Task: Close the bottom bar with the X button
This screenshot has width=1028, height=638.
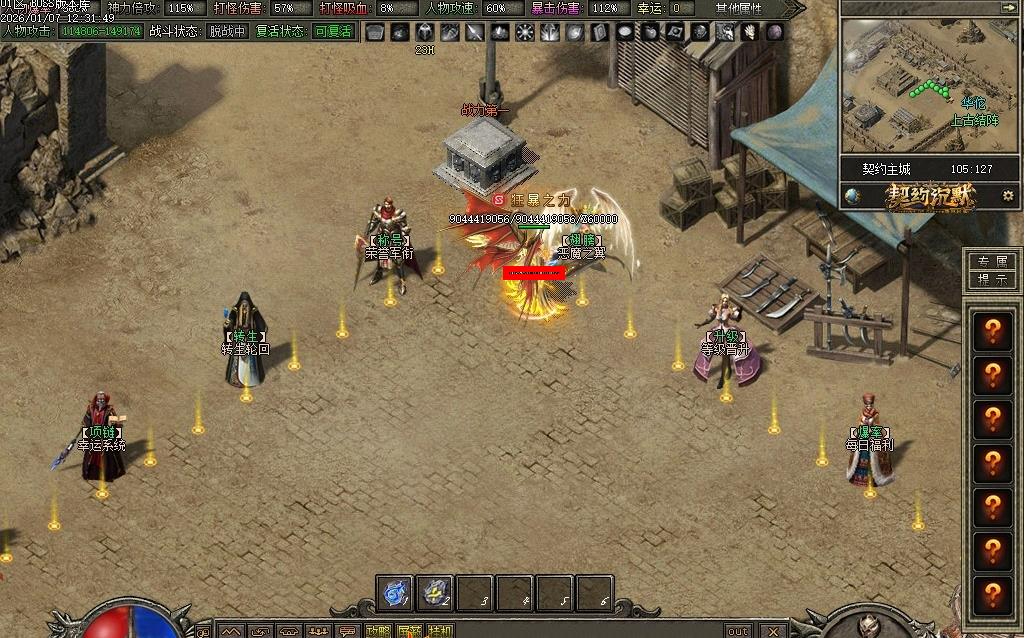Action: click(772, 631)
